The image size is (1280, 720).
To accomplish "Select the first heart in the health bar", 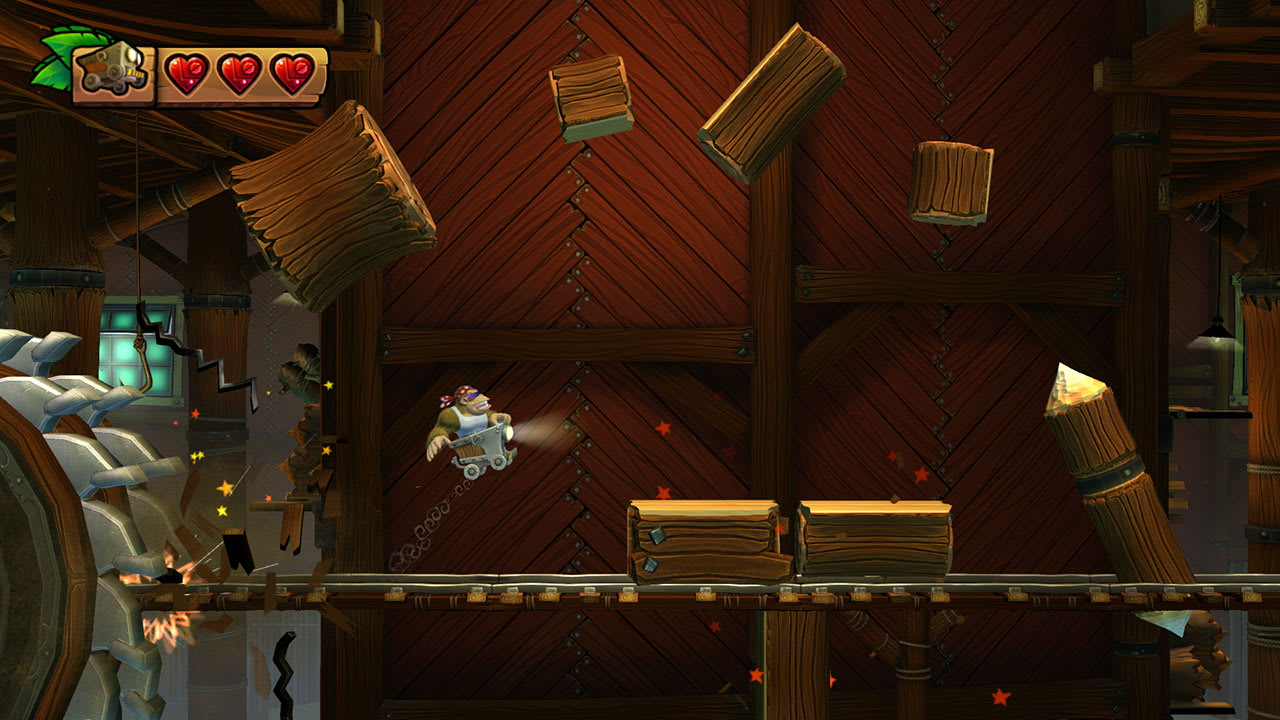I will (x=190, y=72).
